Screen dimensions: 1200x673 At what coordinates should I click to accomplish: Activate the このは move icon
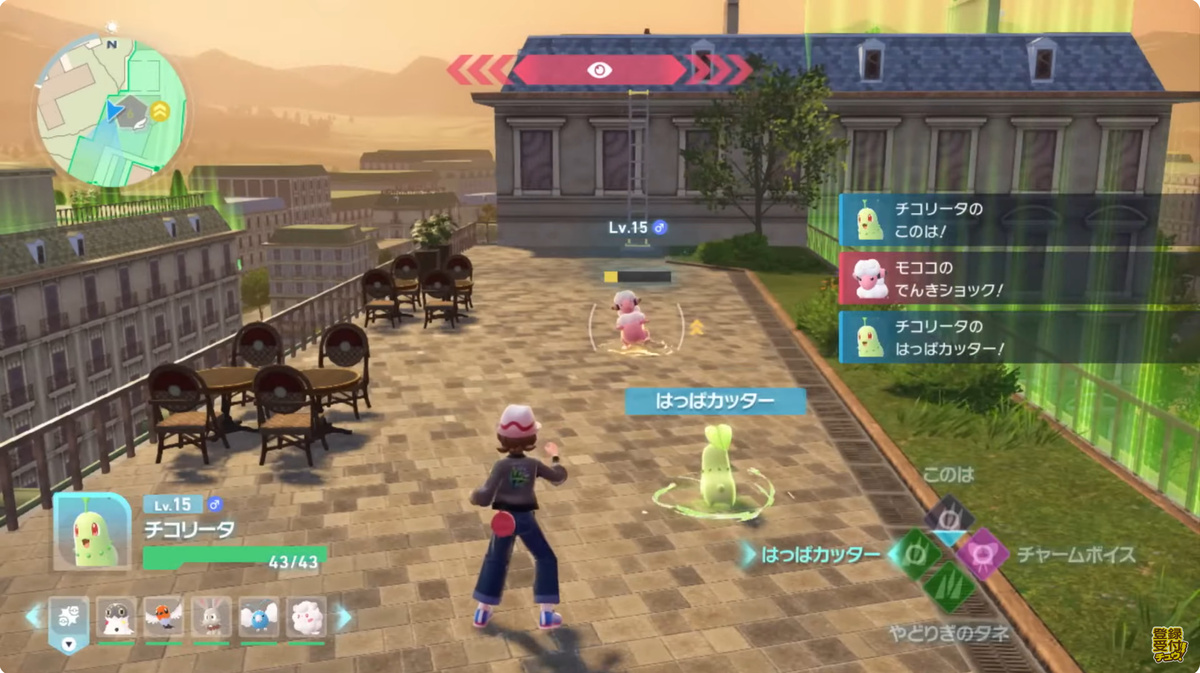947,516
